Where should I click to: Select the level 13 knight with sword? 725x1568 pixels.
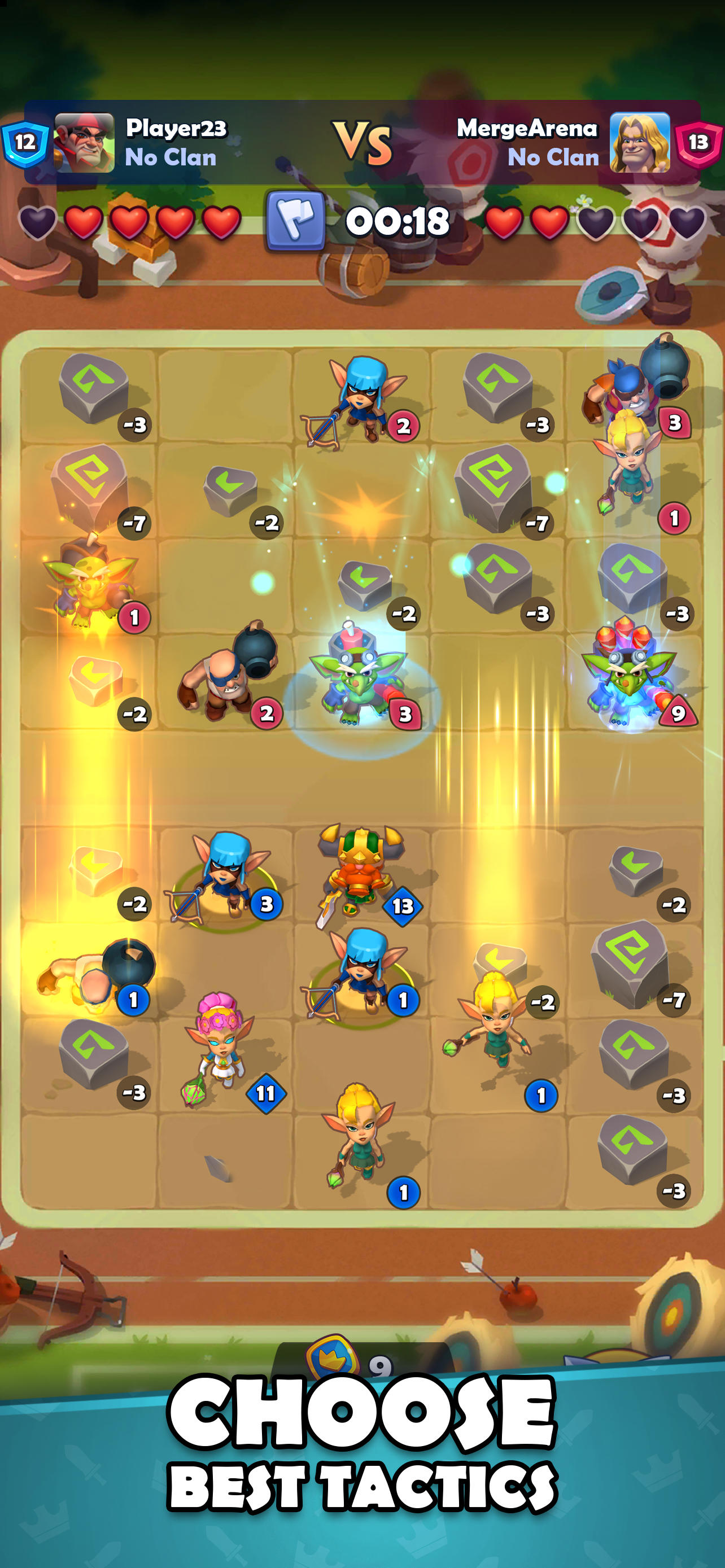(x=361, y=870)
